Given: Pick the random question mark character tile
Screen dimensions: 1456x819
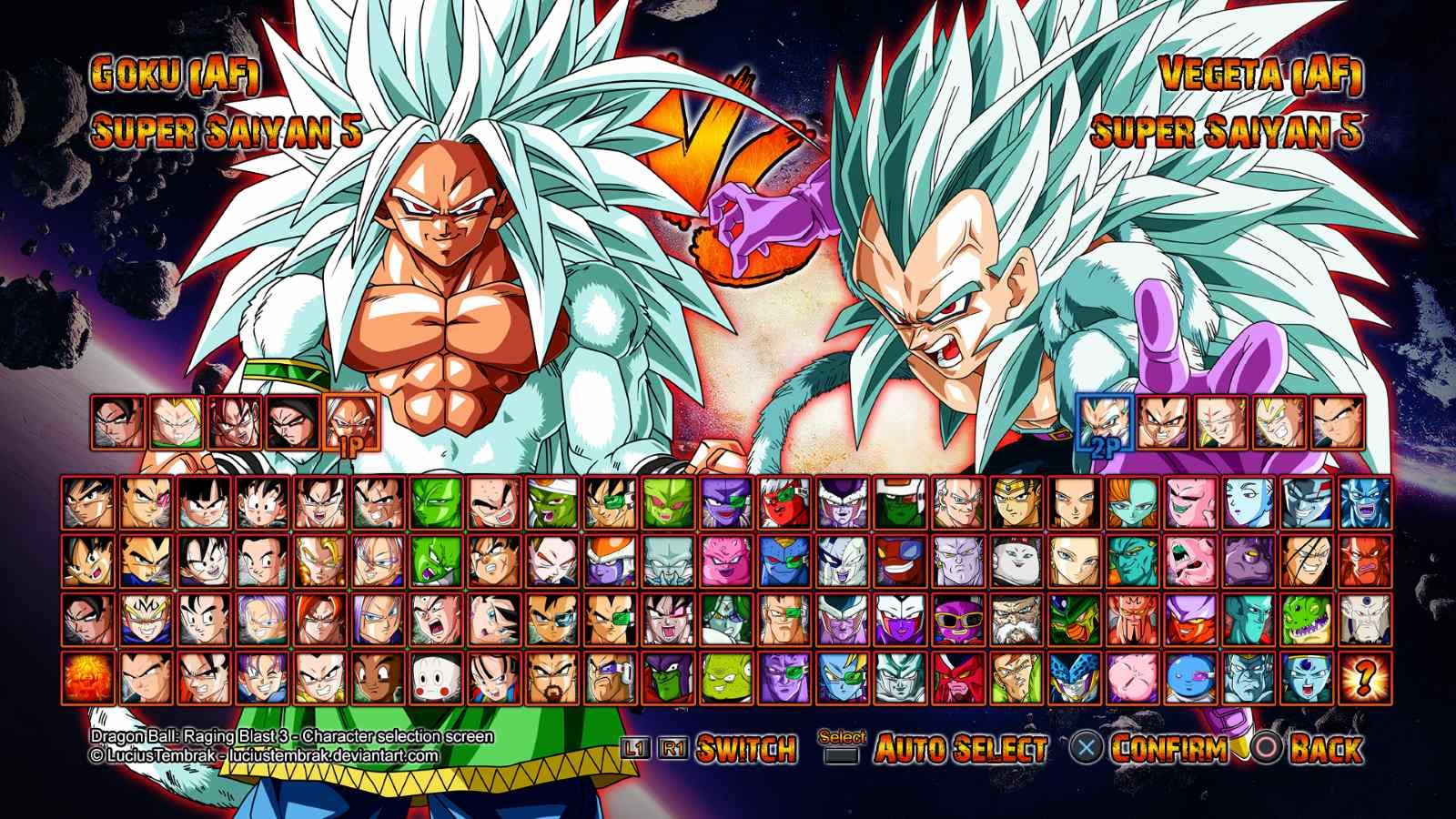Looking at the screenshot, I should tap(1364, 676).
